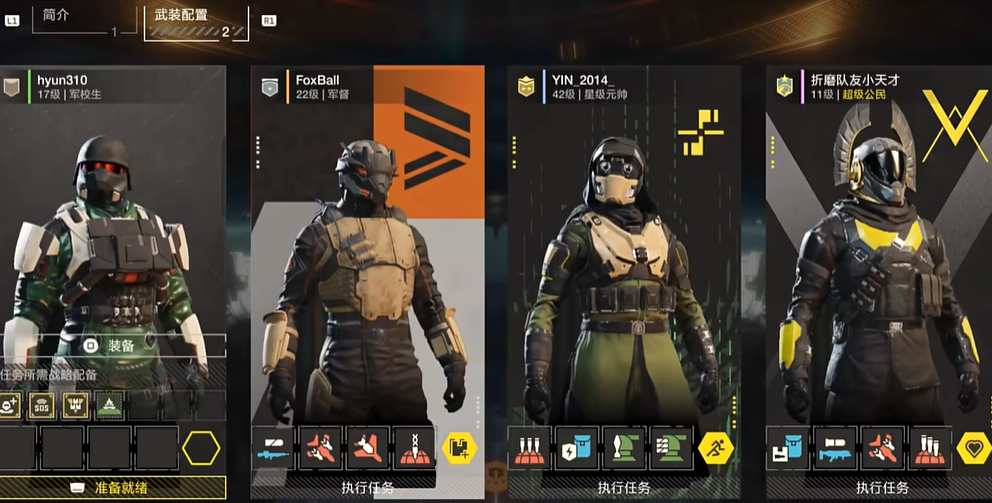This screenshot has height=503, width=992.
Task: Switch to the 简介 tab
Action: pos(58,15)
